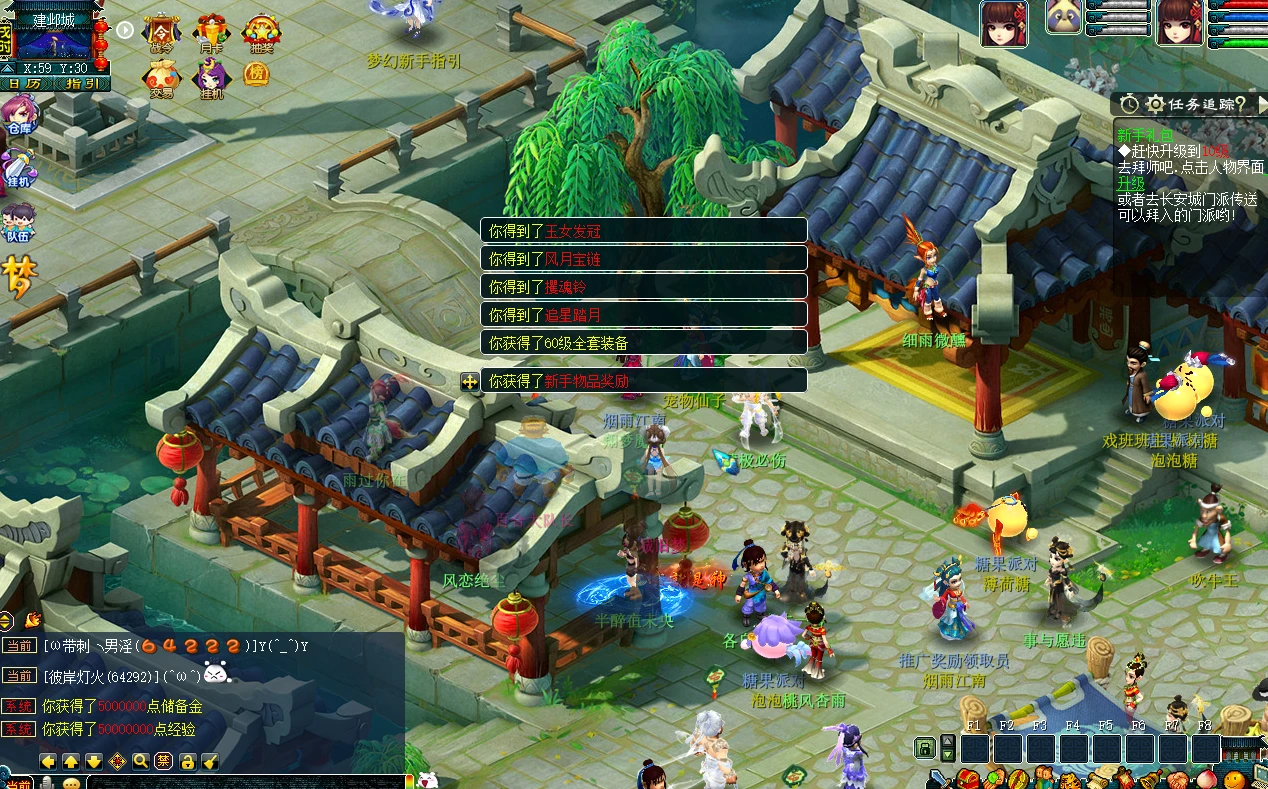Collapse the top icon row arrow
The height and width of the screenshot is (789, 1268).
click(x=125, y=29)
